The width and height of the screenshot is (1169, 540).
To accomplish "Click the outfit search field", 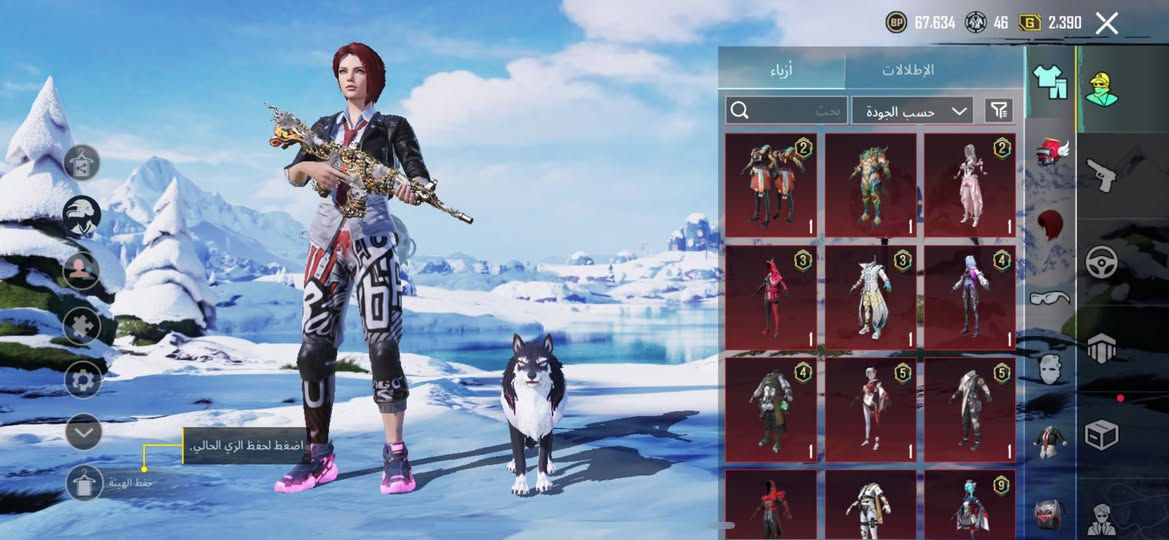I will 787,110.
